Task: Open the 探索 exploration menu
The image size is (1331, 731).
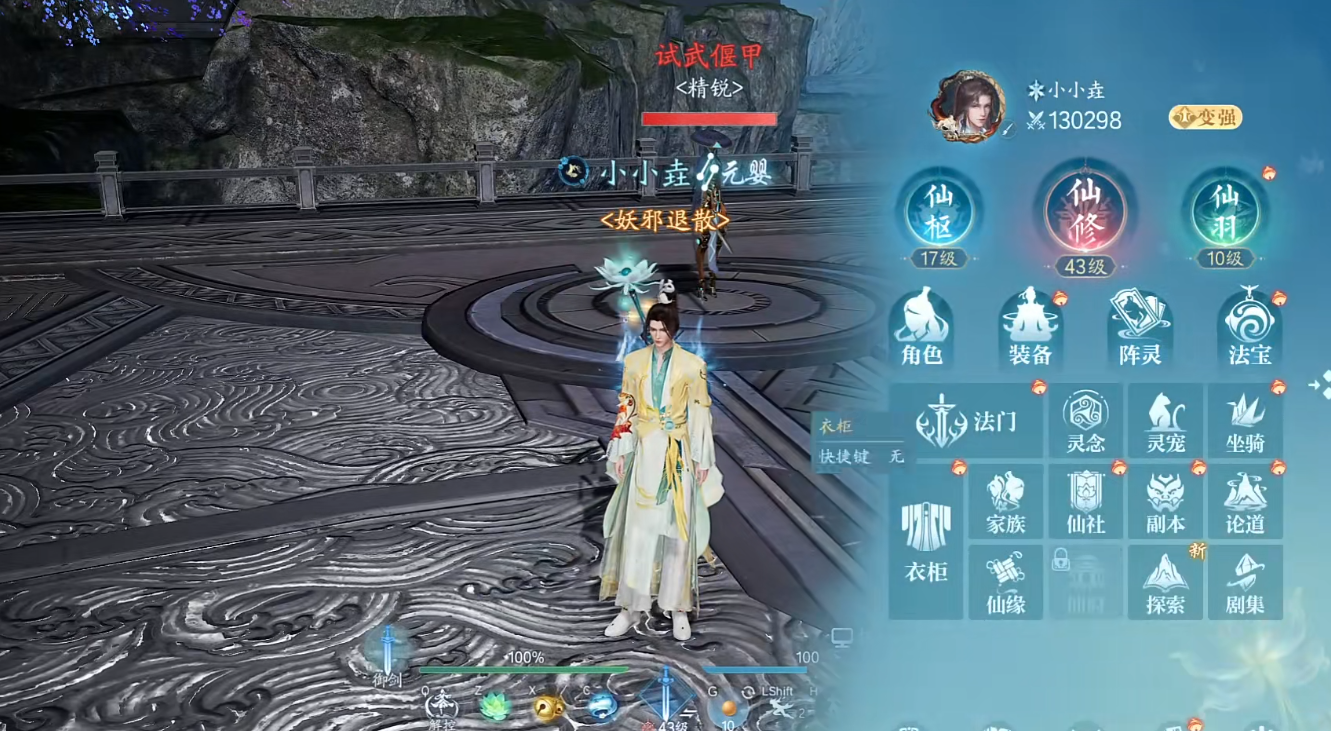Action: [x=1165, y=582]
